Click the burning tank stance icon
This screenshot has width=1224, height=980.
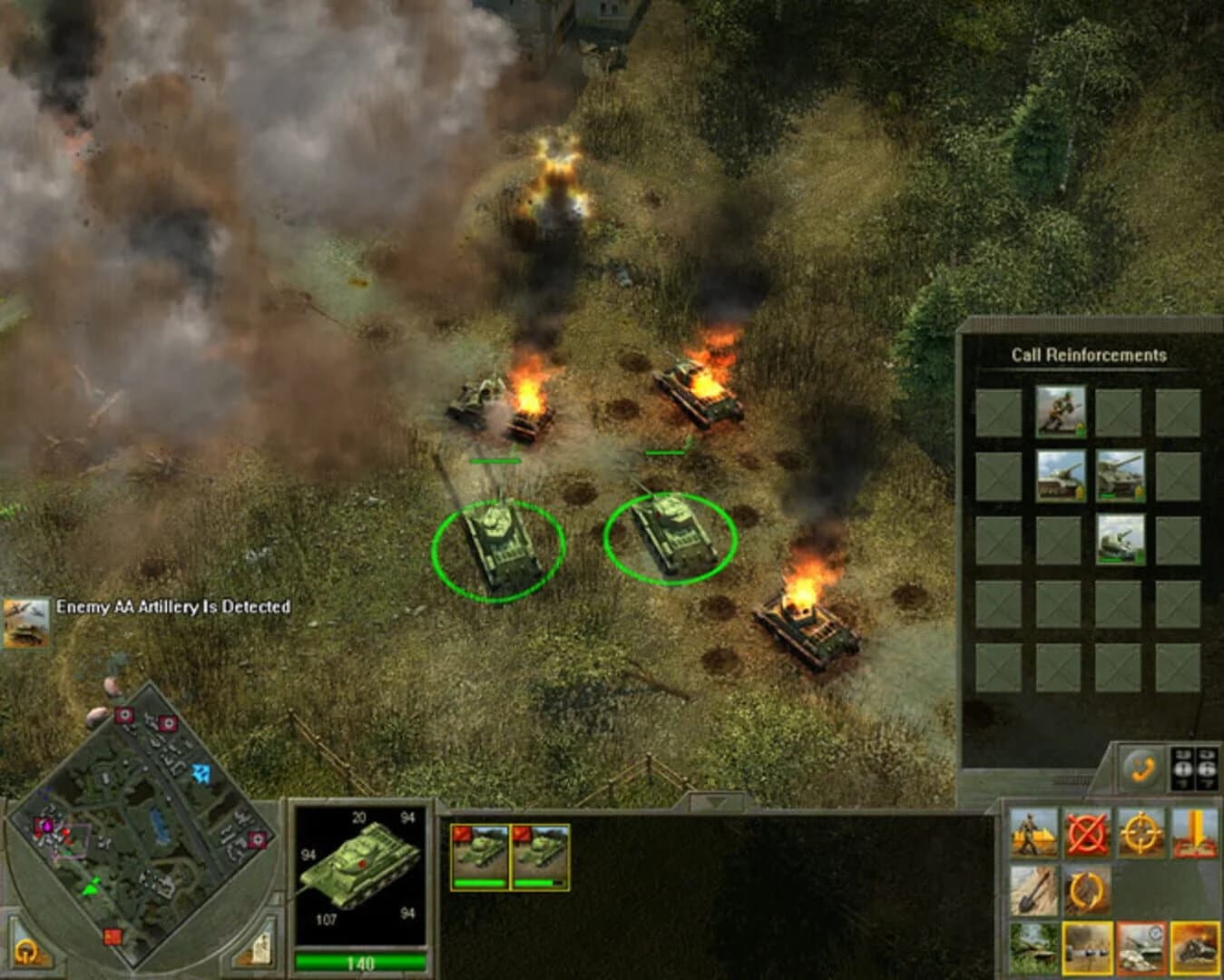coord(1193,949)
